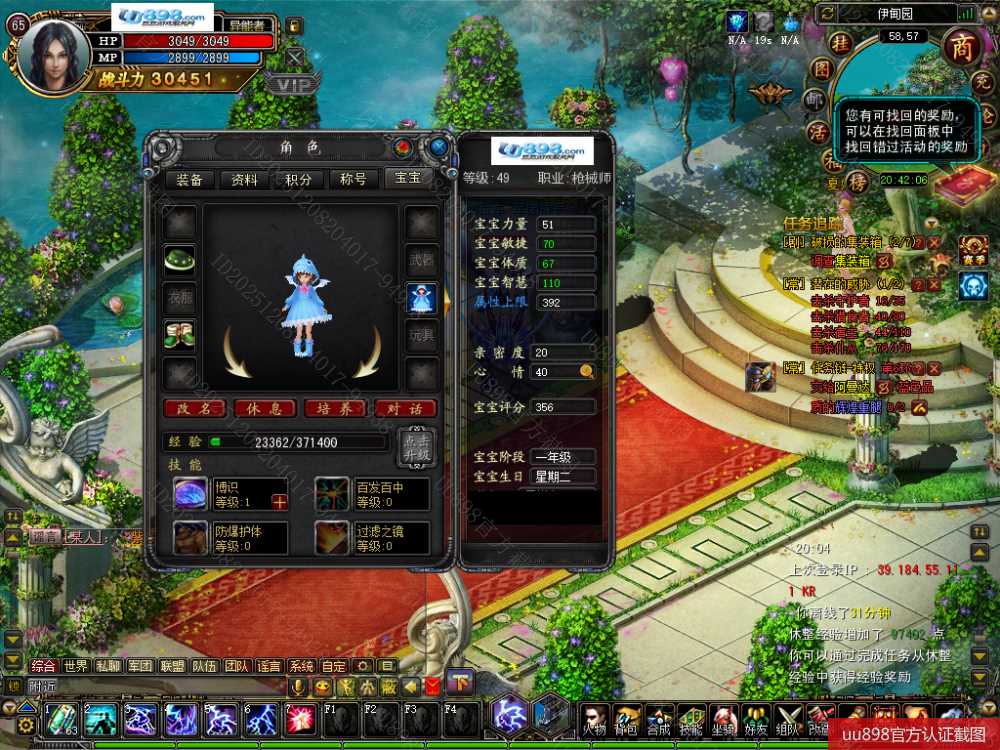Select the green hat equipment slot

[x=179, y=258]
